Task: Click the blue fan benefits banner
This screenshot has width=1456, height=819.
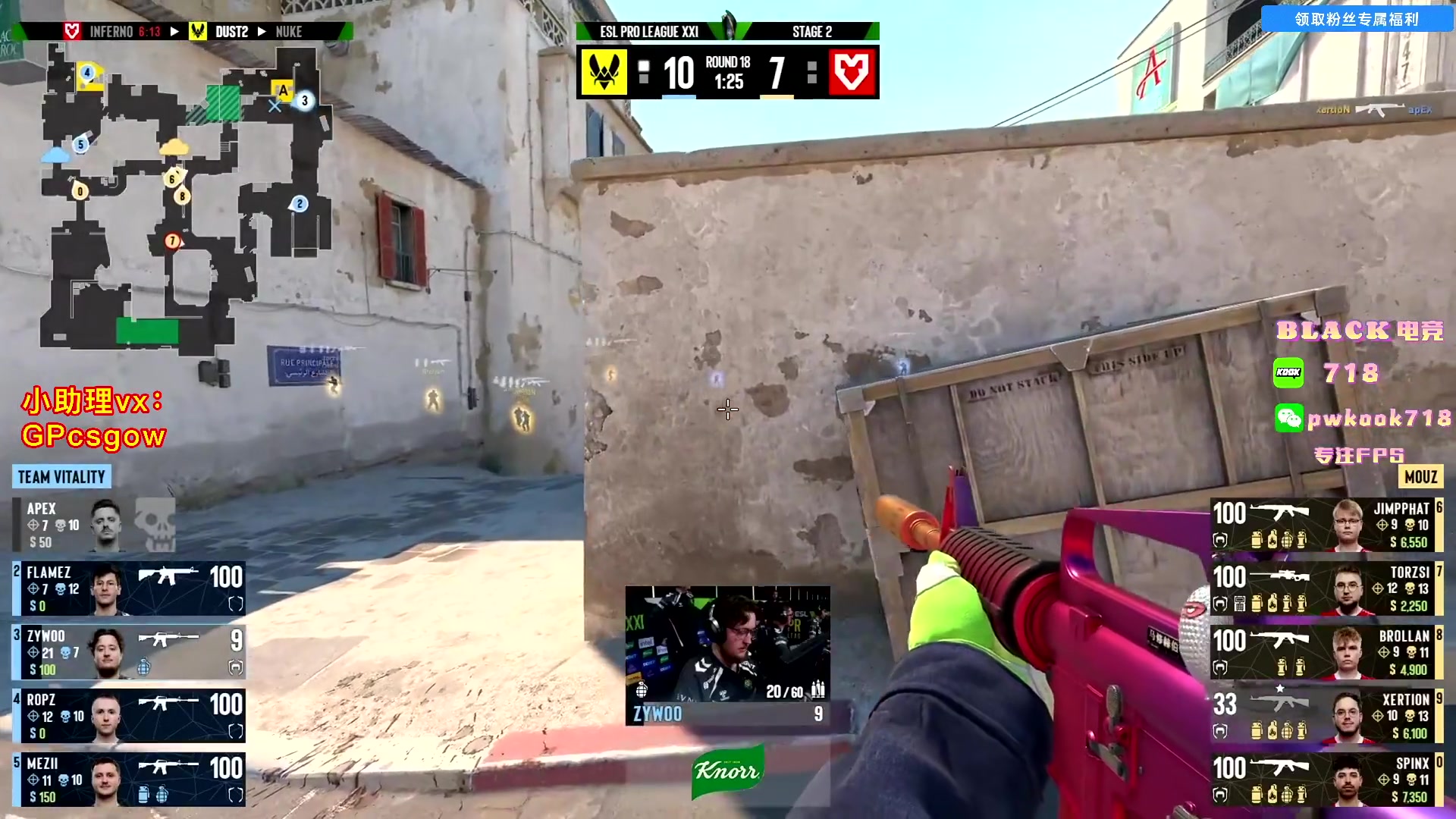Action: [x=1357, y=19]
